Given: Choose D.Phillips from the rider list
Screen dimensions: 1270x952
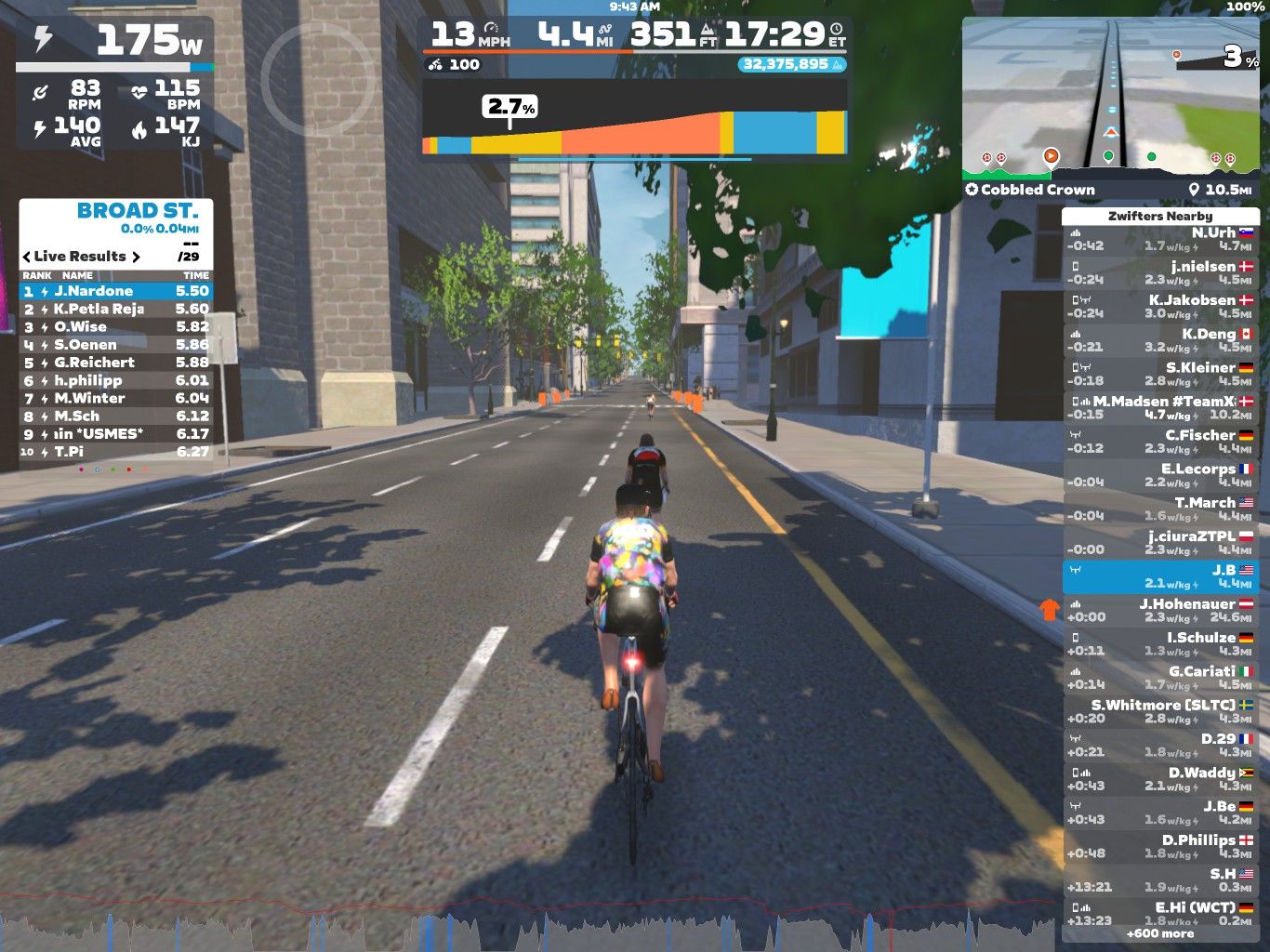Looking at the screenshot, I should tap(1159, 846).
